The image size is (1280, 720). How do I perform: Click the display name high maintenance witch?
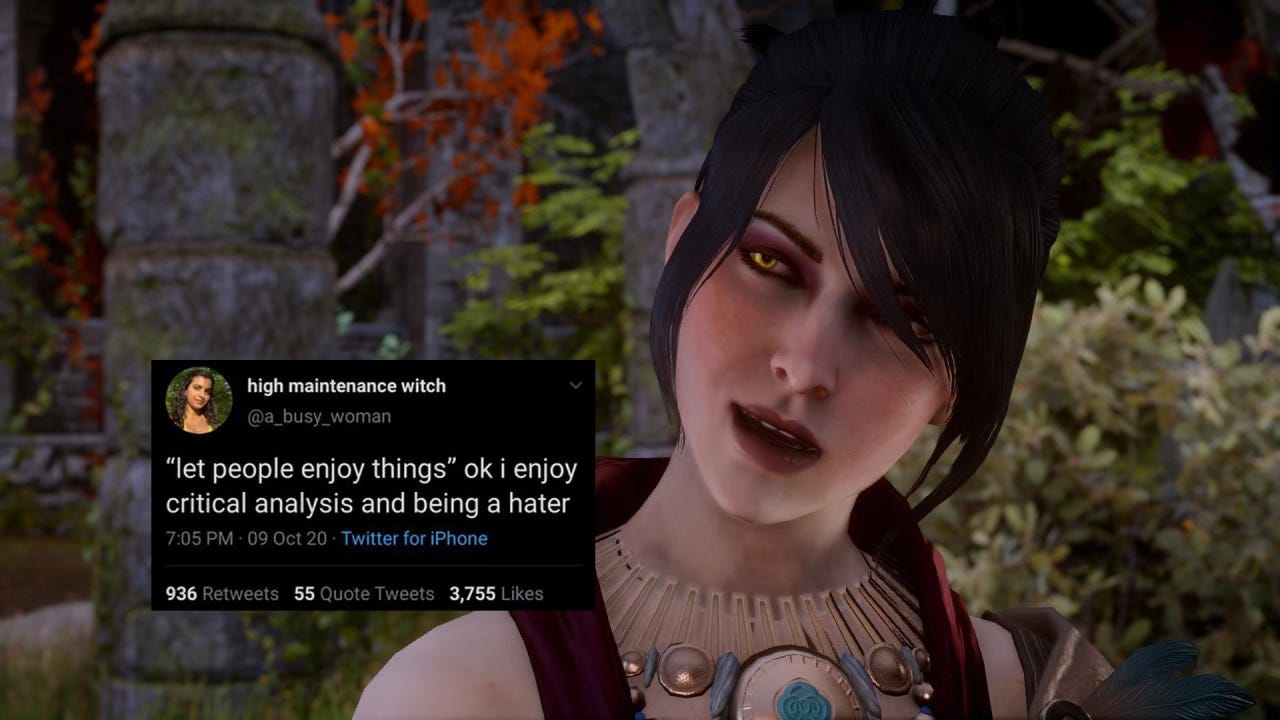point(348,386)
